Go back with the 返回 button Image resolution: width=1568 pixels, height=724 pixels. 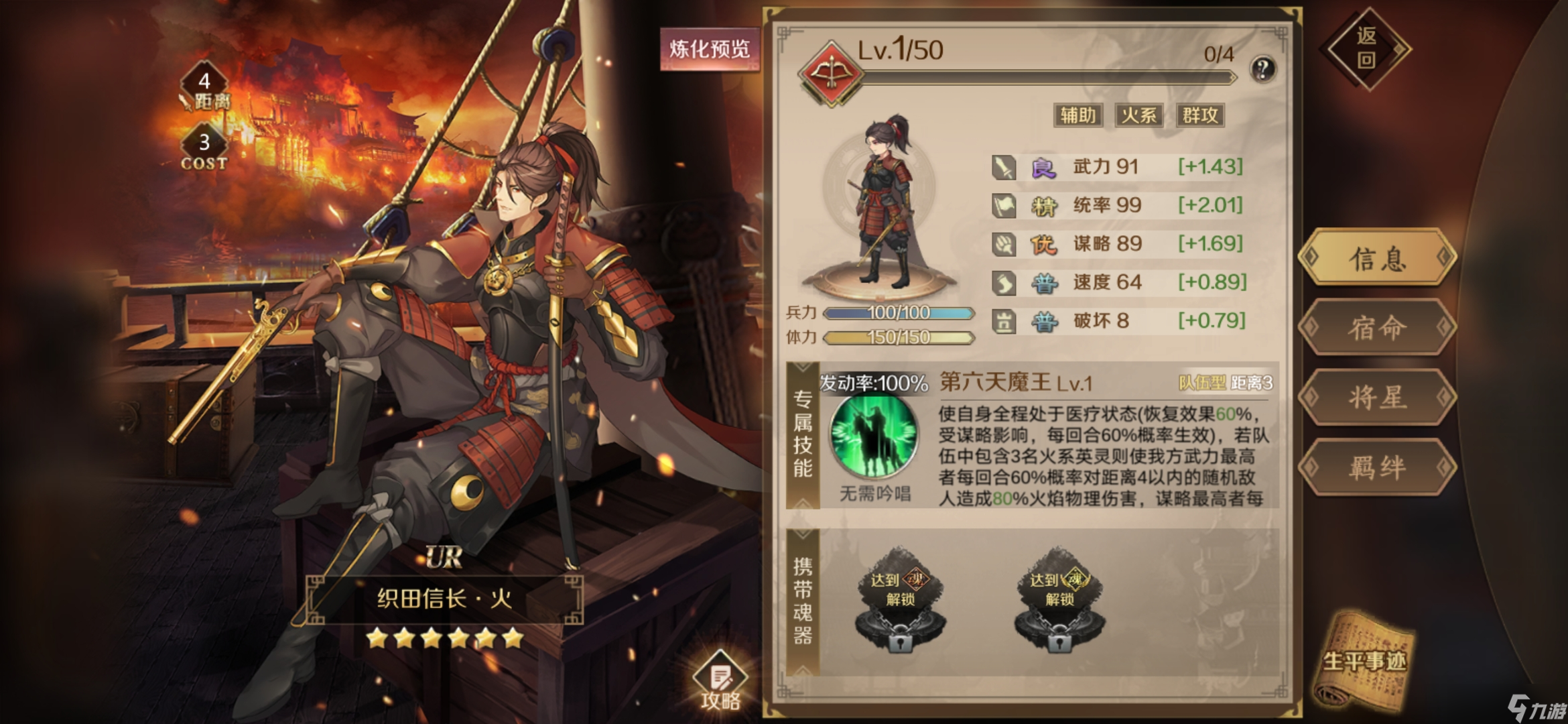point(1366,48)
